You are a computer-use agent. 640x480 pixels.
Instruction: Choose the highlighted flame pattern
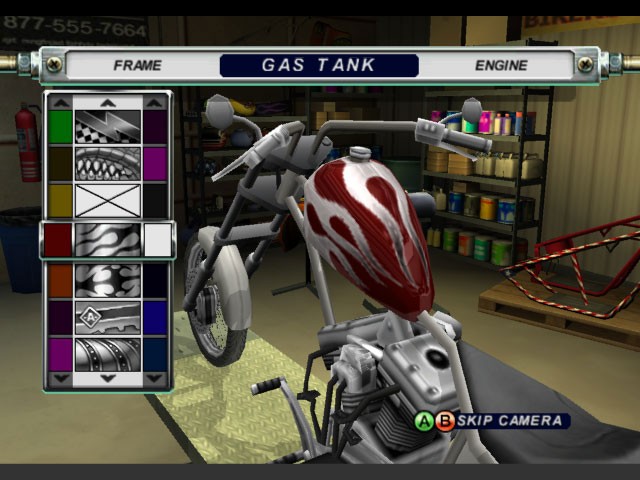click(x=108, y=240)
